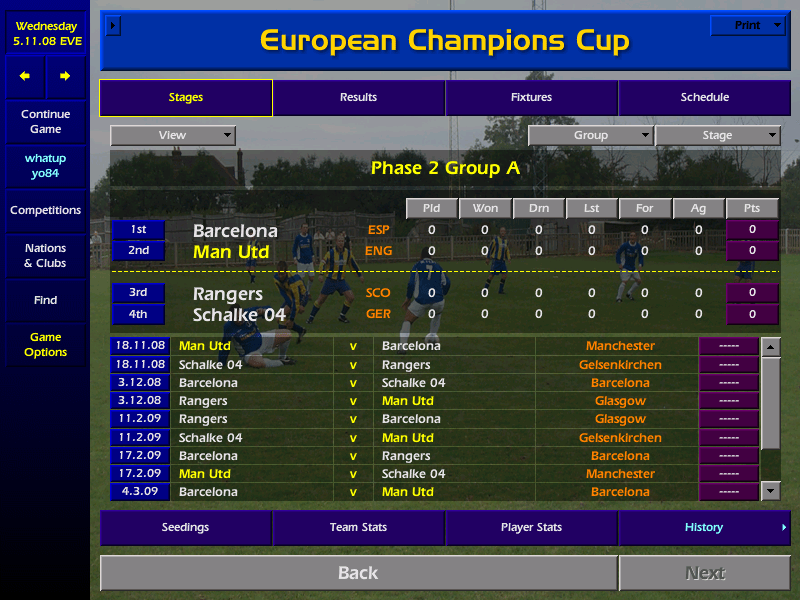Open Game Options
The image size is (800, 600).
click(45, 344)
